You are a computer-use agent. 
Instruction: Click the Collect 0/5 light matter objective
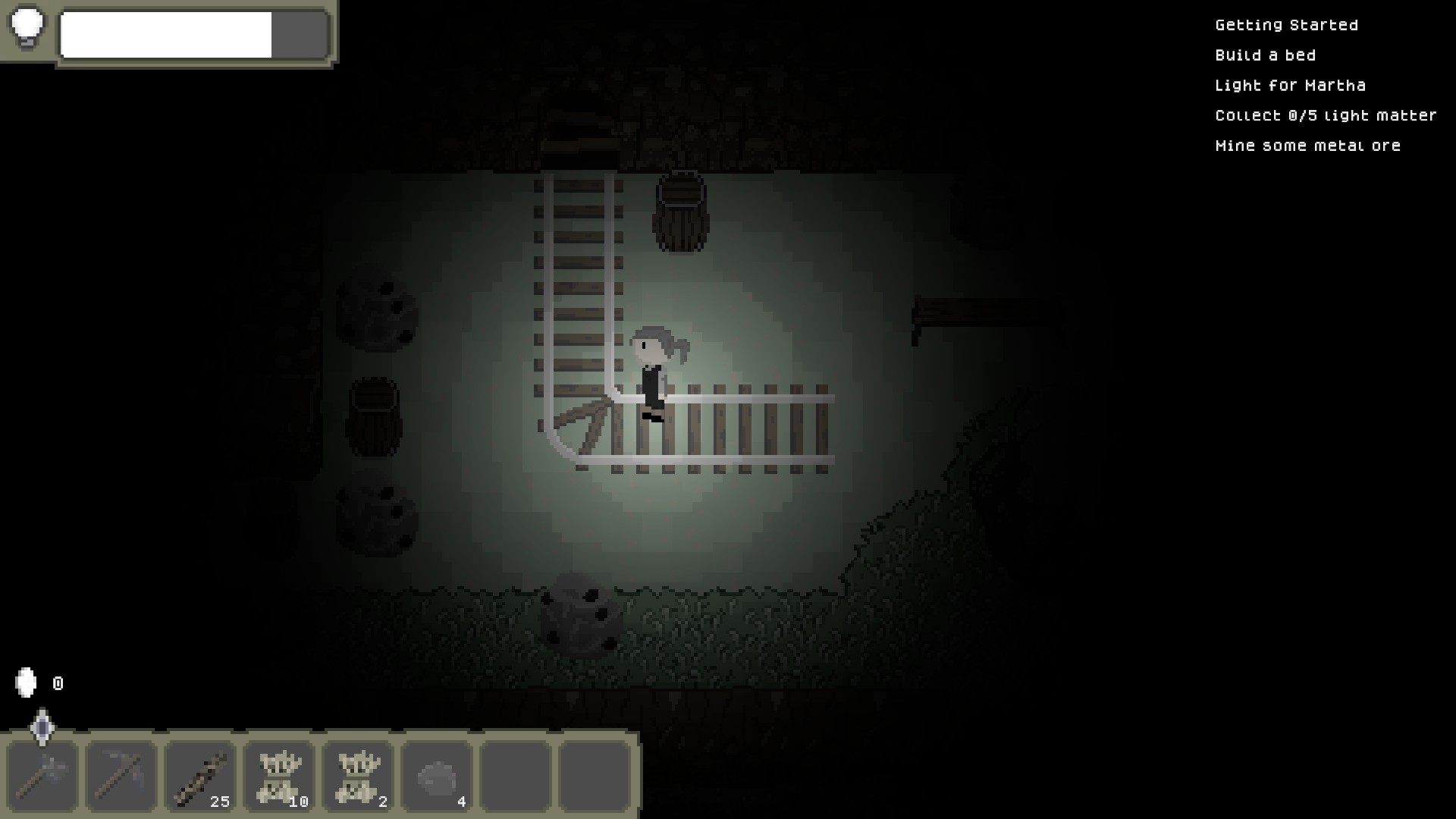click(x=1326, y=115)
